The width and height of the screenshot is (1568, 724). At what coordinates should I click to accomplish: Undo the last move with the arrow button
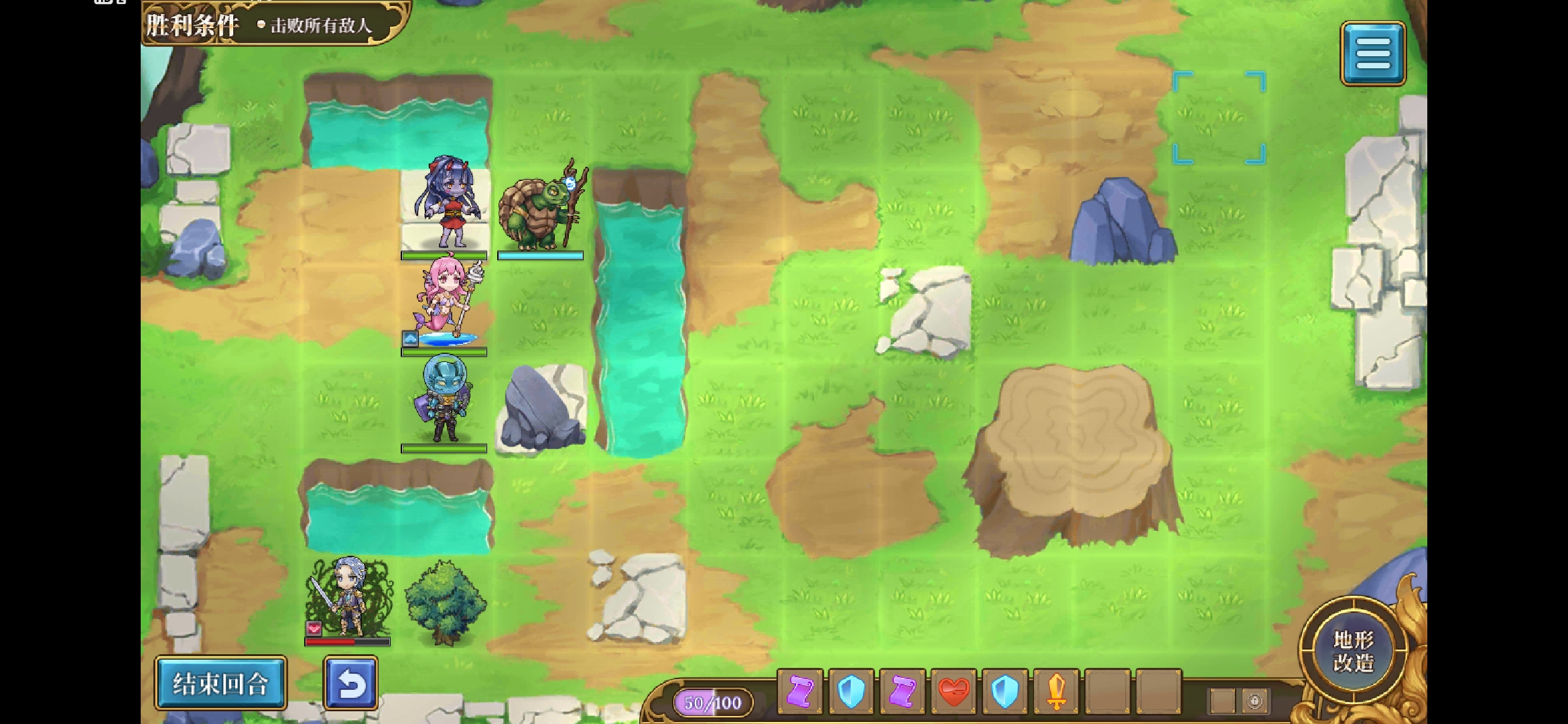tap(351, 683)
